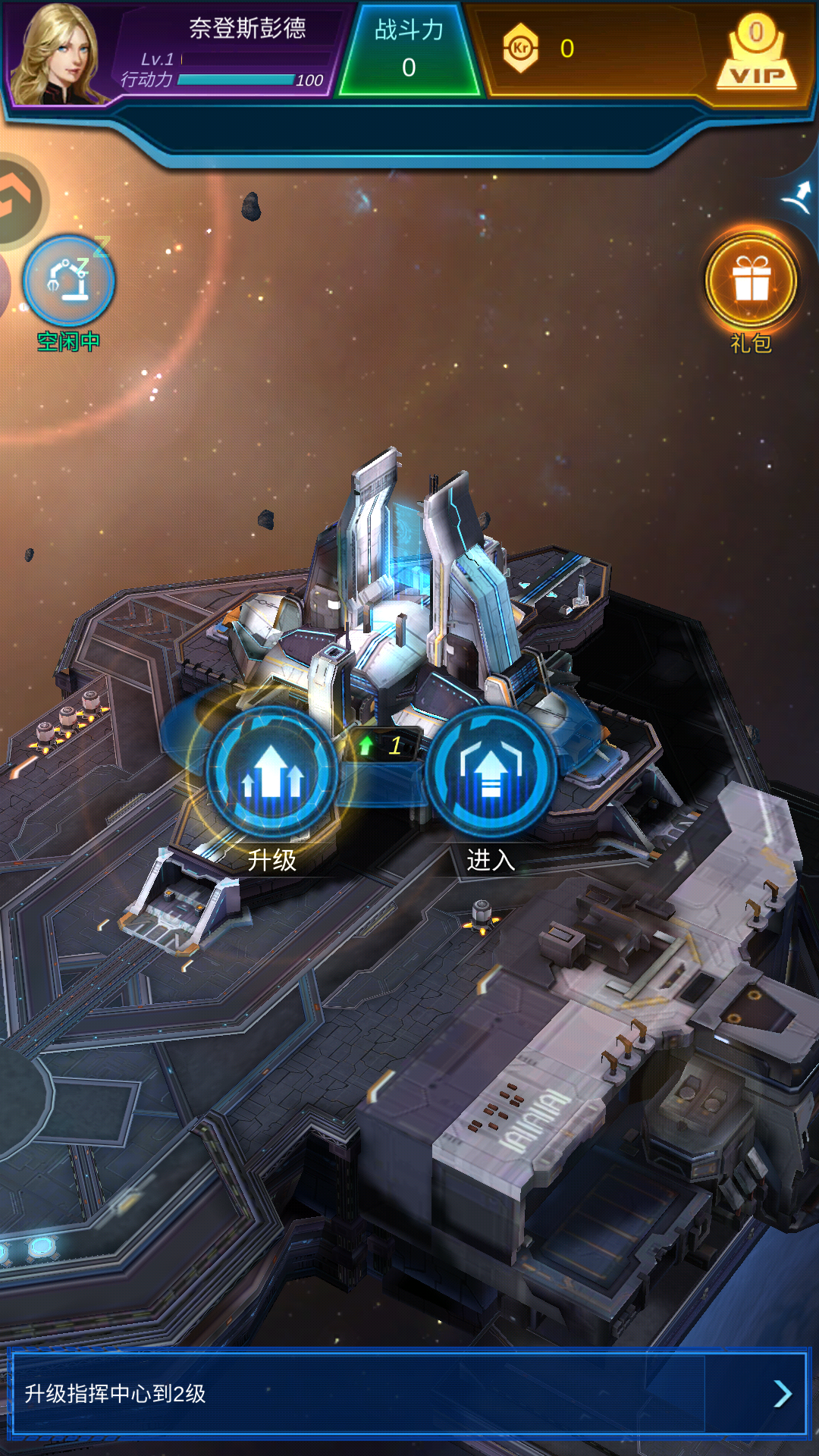Screen dimensions: 819x1456
Task: Click the white curved arrow icon
Action: pos(798,198)
